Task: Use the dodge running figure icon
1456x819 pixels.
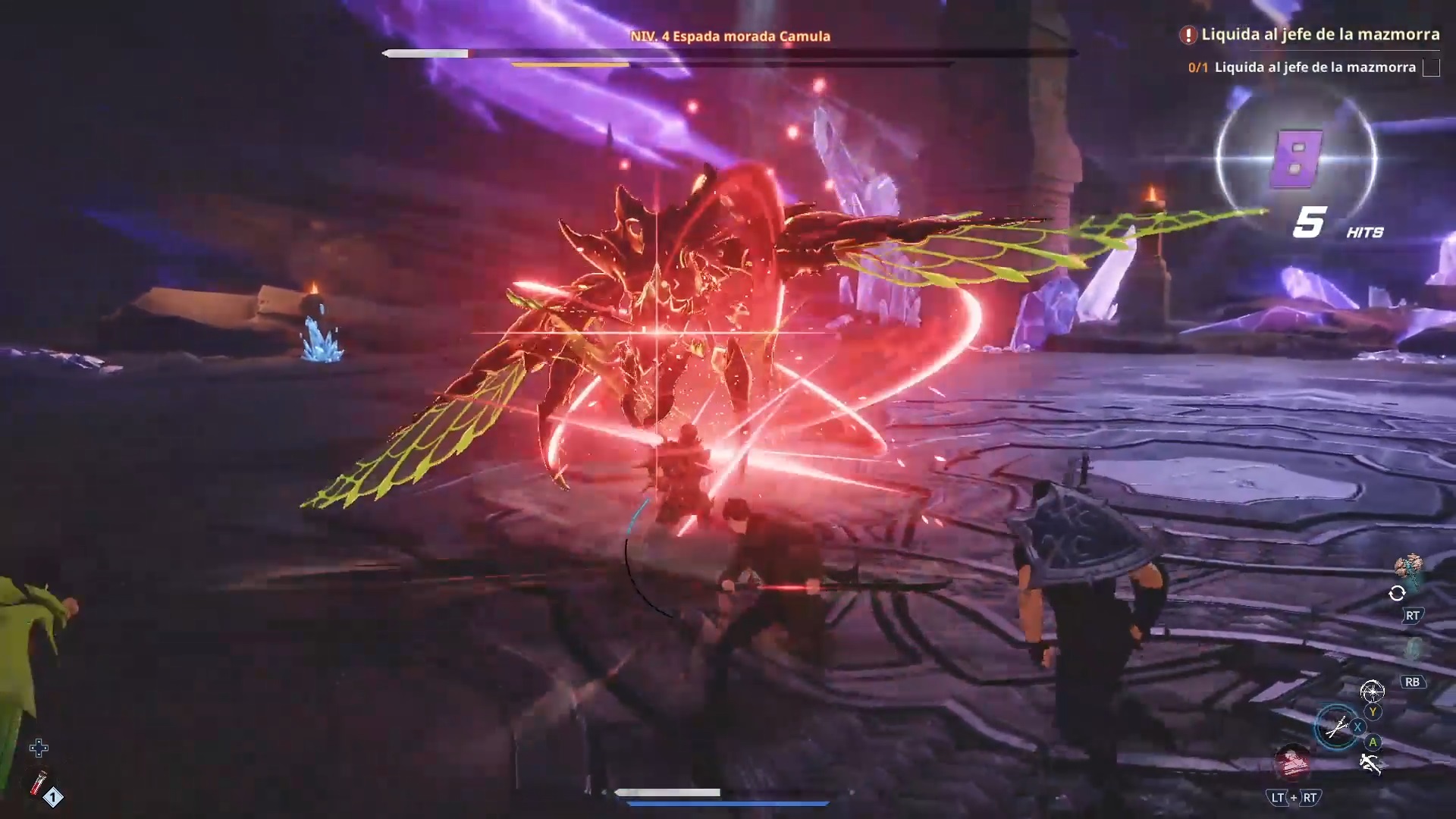Action: (x=1370, y=764)
